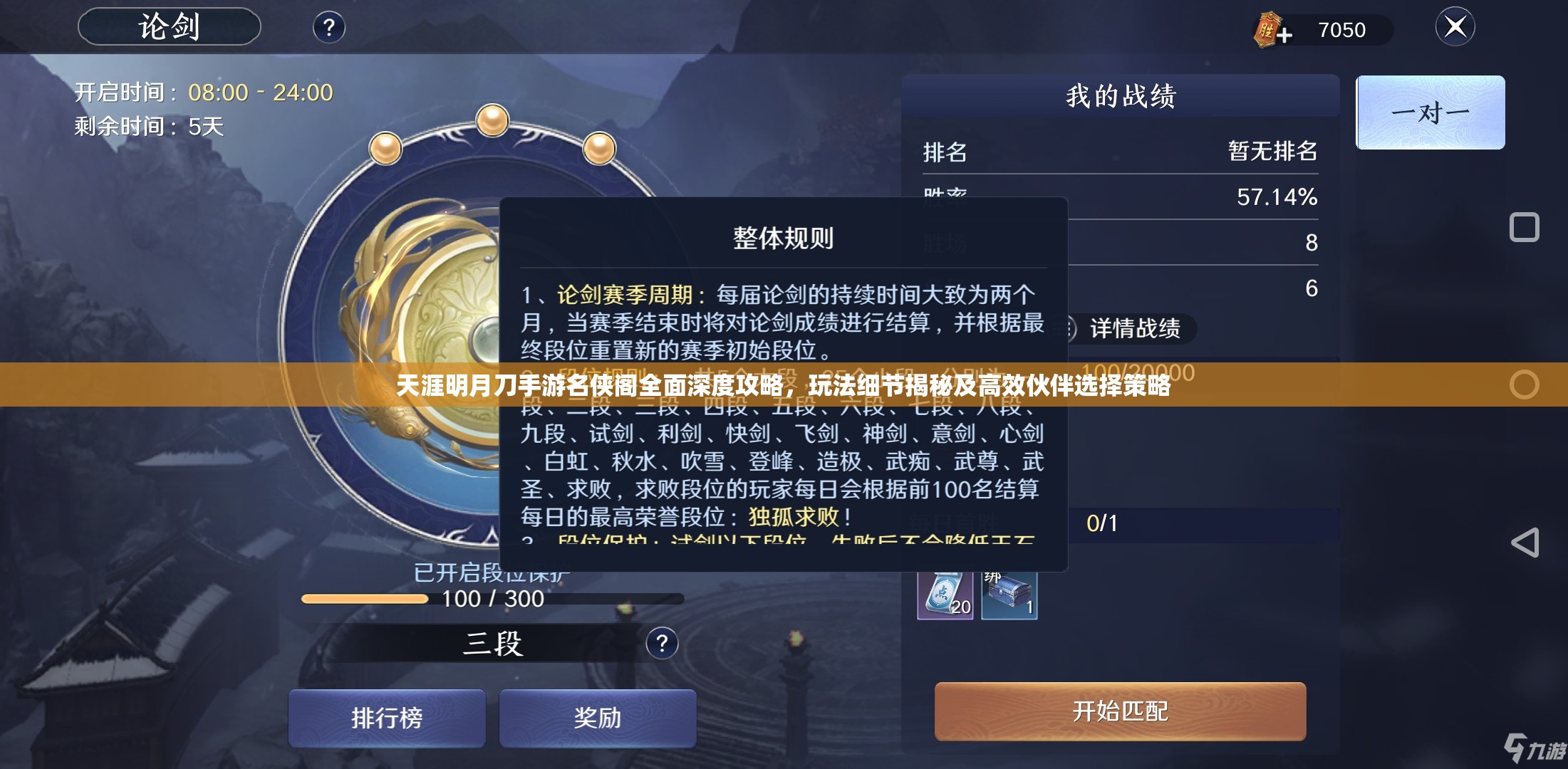Select the top golden pearl on rank dial
The height and width of the screenshot is (769, 1568).
(493, 120)
